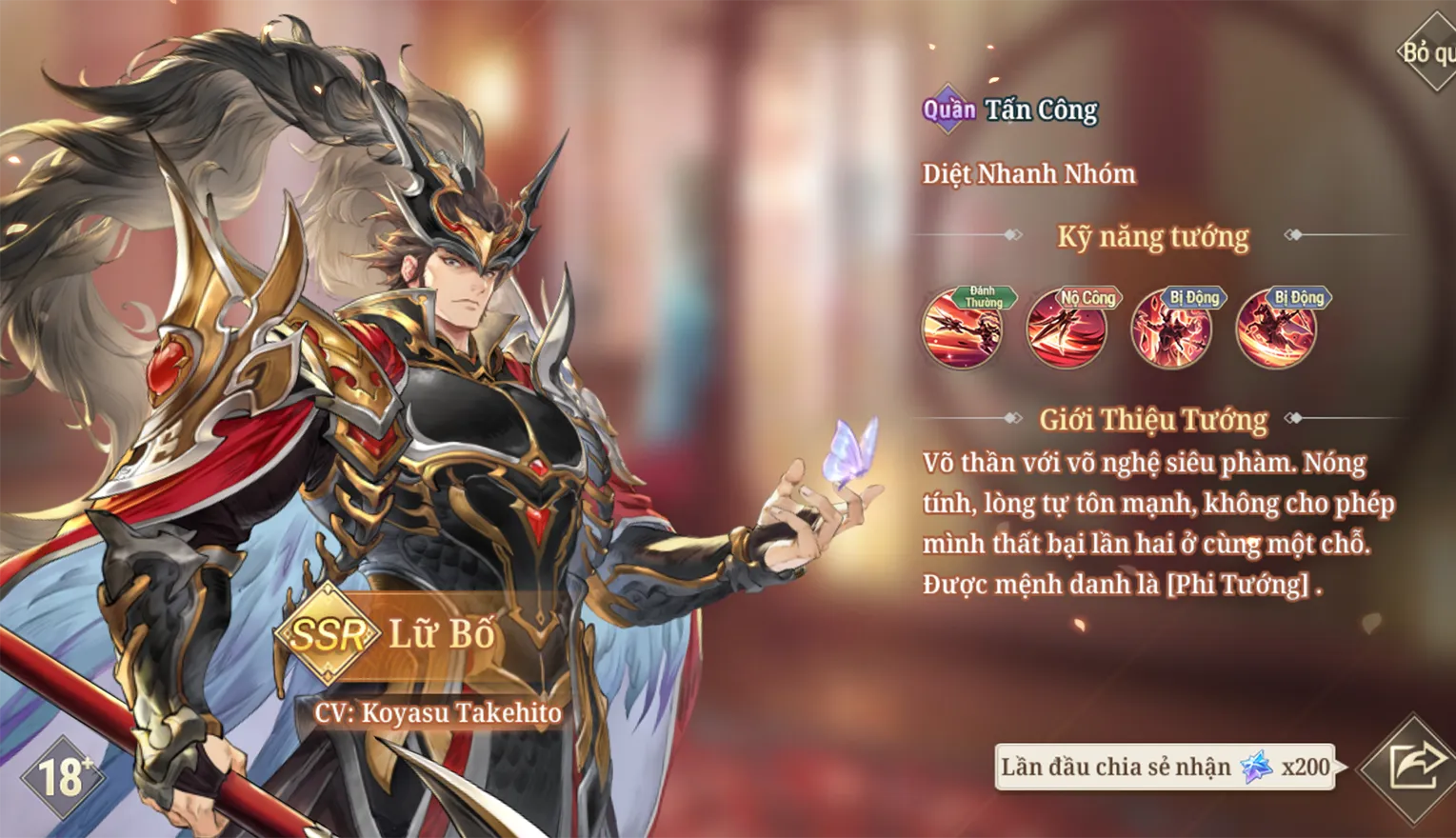1456x838 pixels.
Task: Skip with the Bỏ qua button
Action: [1427, 52]
